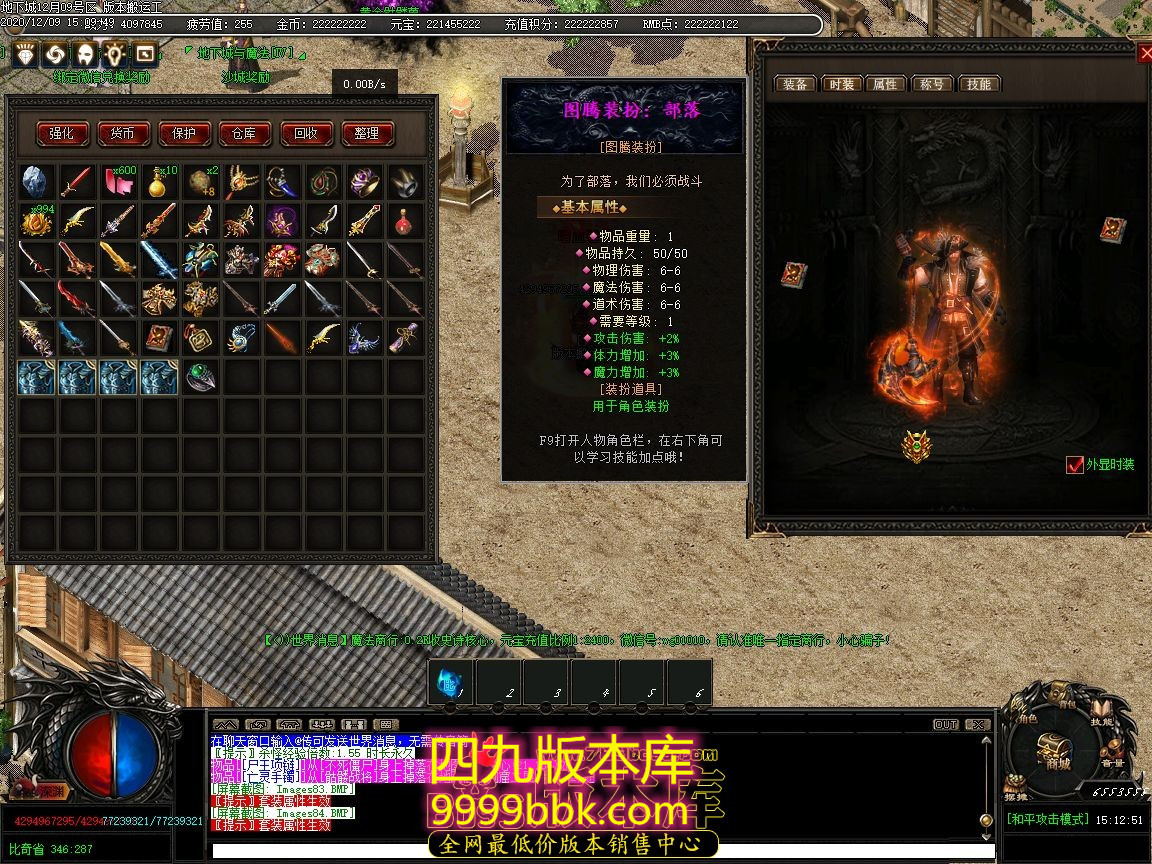Sort the bag with 整理 button
This screenshot has height=864, width=1152.
(x=367, y=133)
